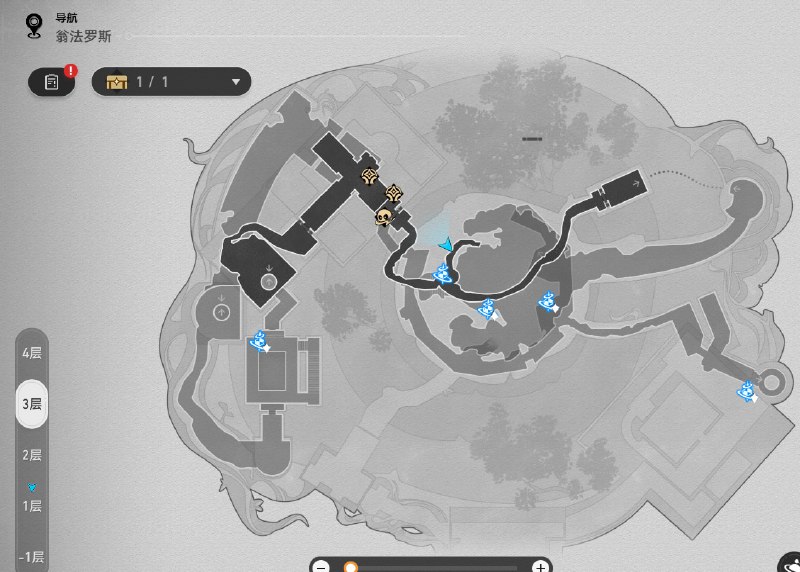Select the golden skull boss marker

coord(383,216)
